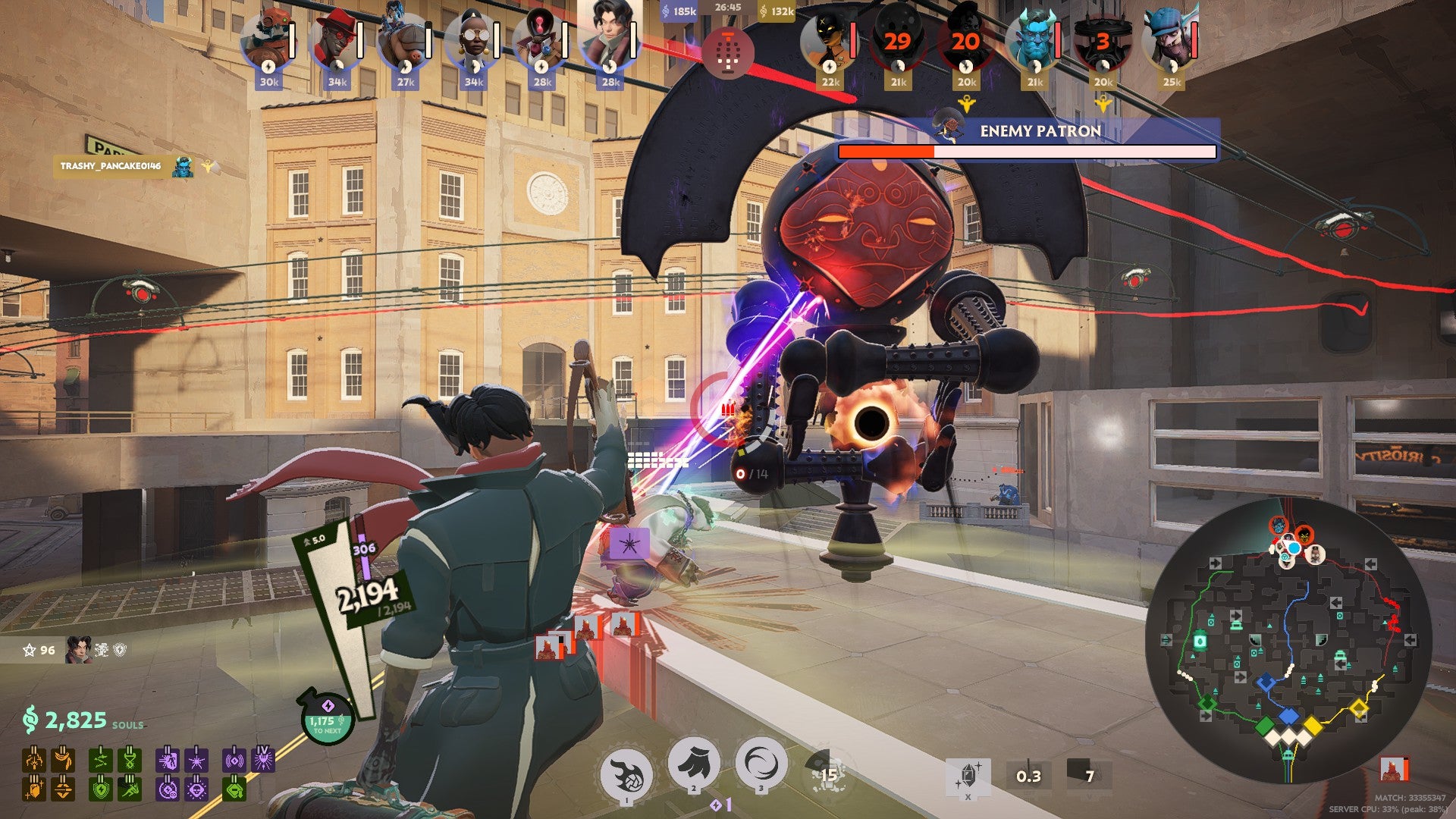
Task: Select the red-hat hero portrait in top bar
Action: 336,42
